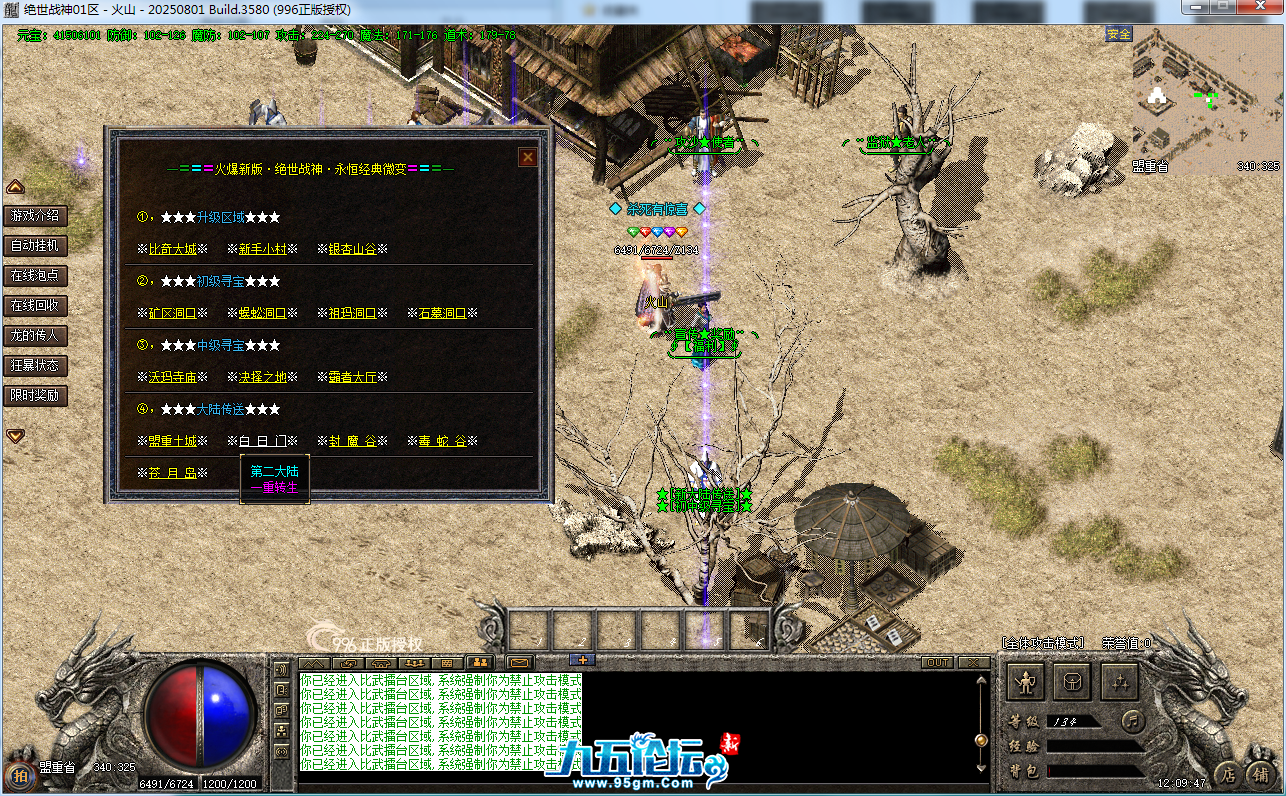Open the backpack chest icon
Screen dimensions: 1286x796
(1072, 683)
